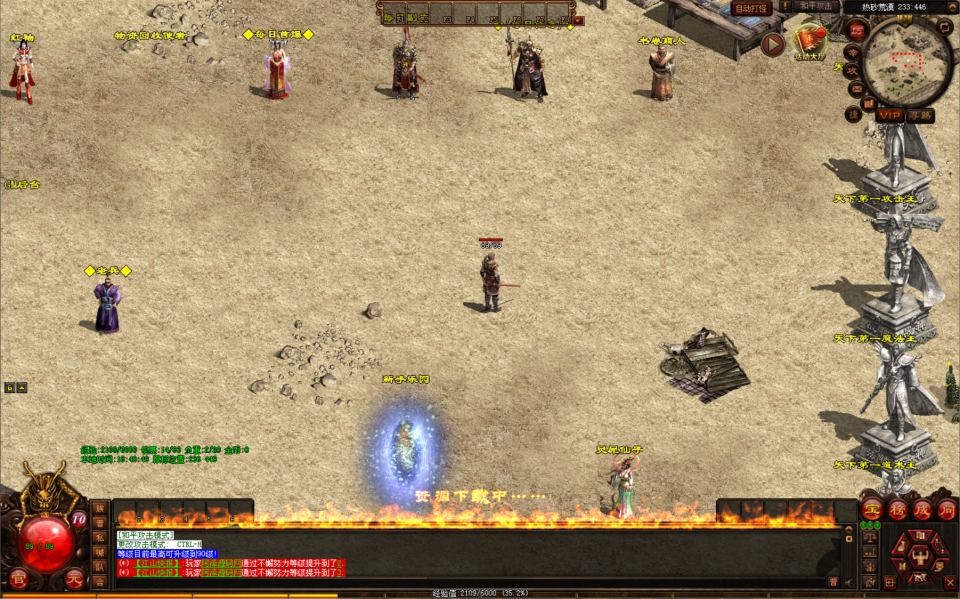This screenshot has height=599, width=960.
Task: Click the balance scale icon
Action: tap(870, 537)
